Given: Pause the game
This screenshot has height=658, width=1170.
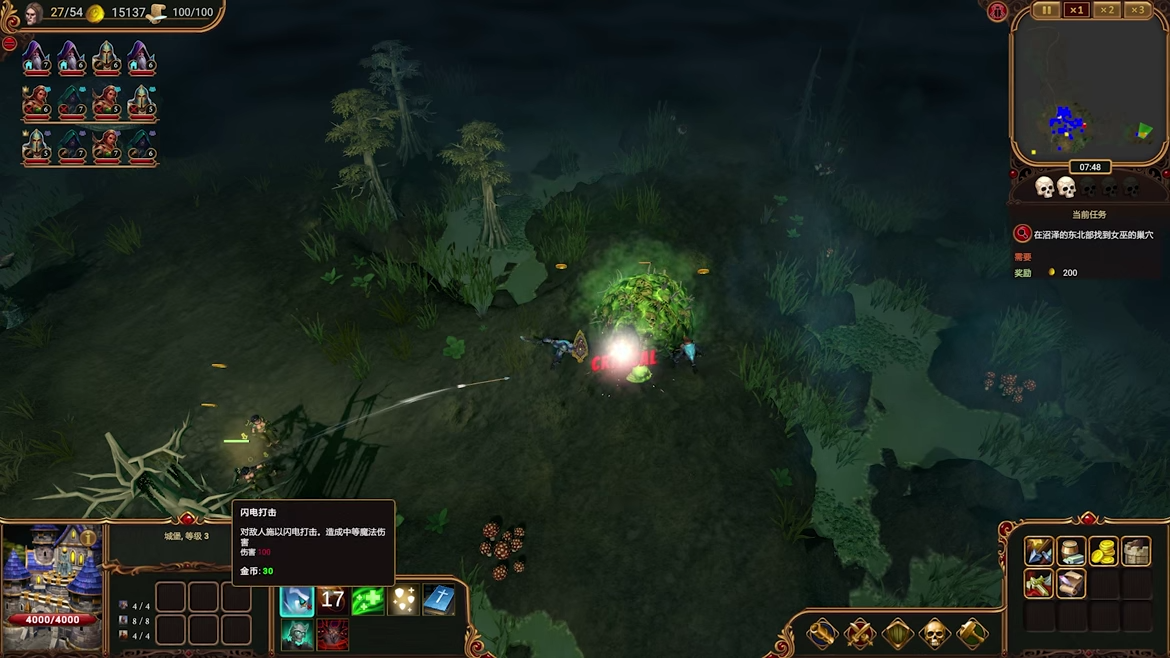Looking at the screenshot, I should [x=1046, y=10].
